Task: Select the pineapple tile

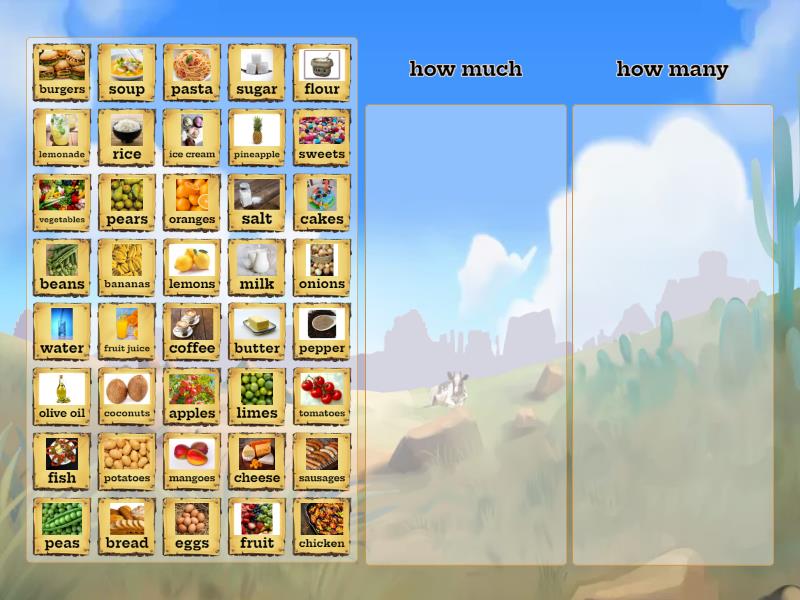Action: [257, 137]
